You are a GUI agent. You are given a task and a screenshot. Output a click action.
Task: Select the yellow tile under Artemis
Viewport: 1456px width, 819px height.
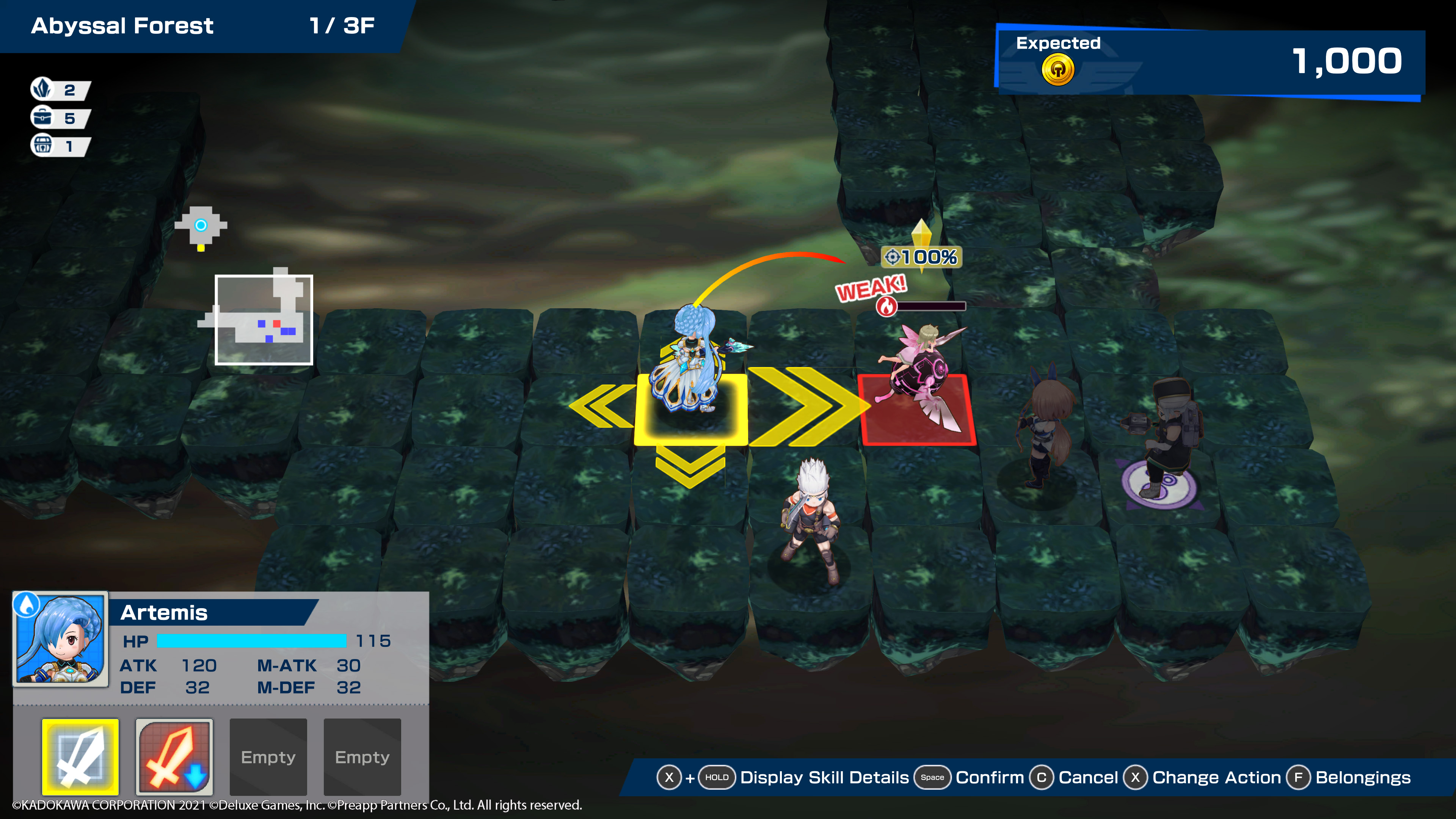pyautogui.click(x=691, y=410)
